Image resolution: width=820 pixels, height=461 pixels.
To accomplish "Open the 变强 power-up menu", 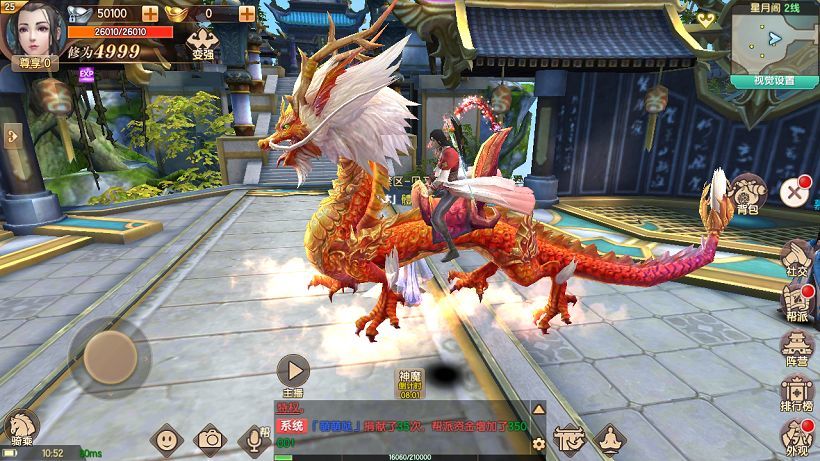I will point(202,43).
